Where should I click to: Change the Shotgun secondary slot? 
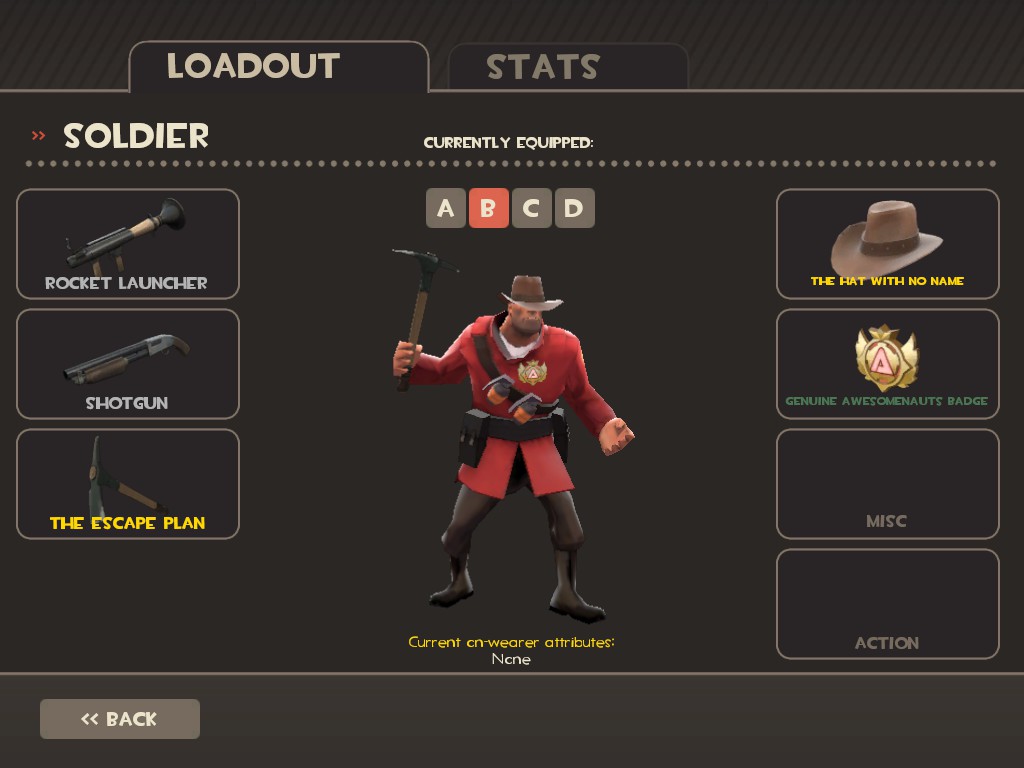(128, 364)
